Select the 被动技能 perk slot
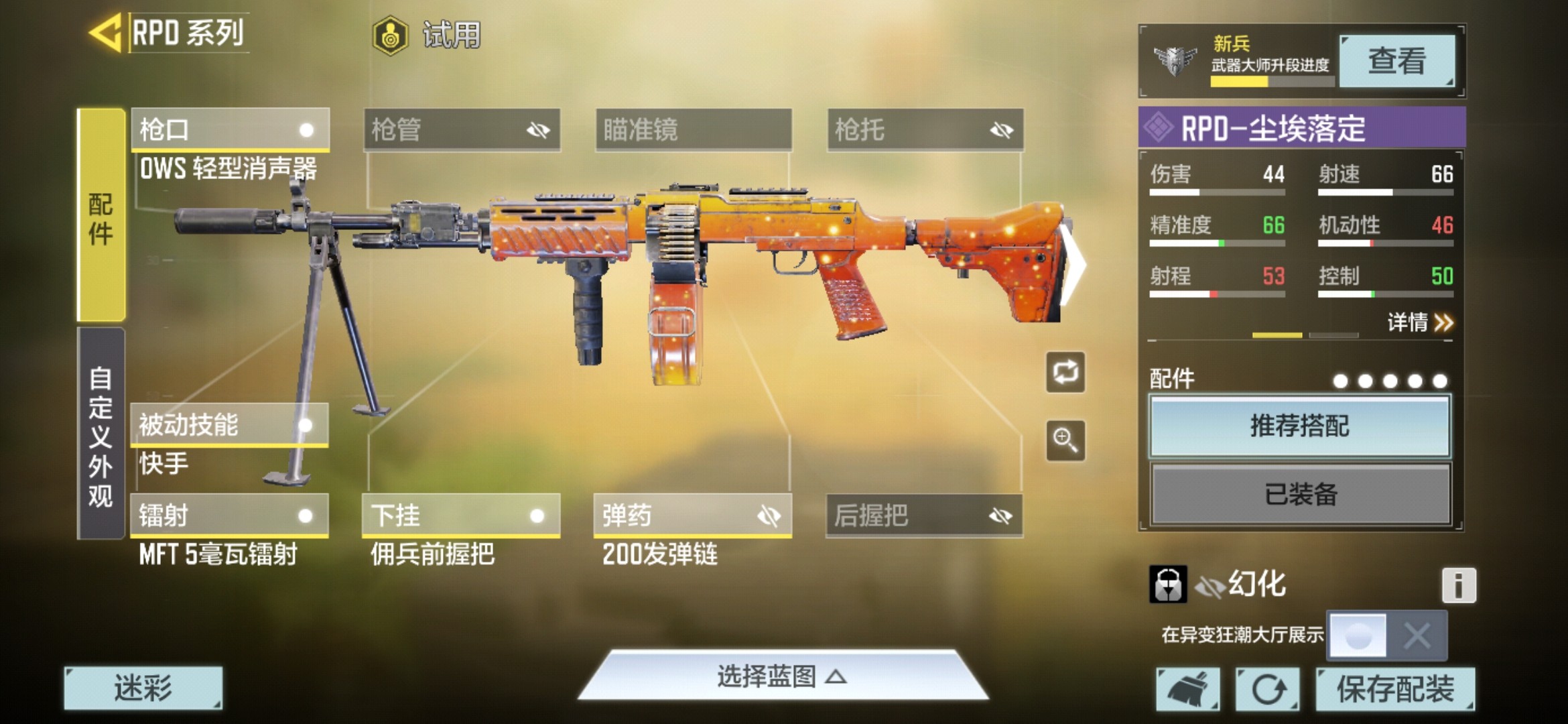This screenshot has width=1568, height=724. 228,424
